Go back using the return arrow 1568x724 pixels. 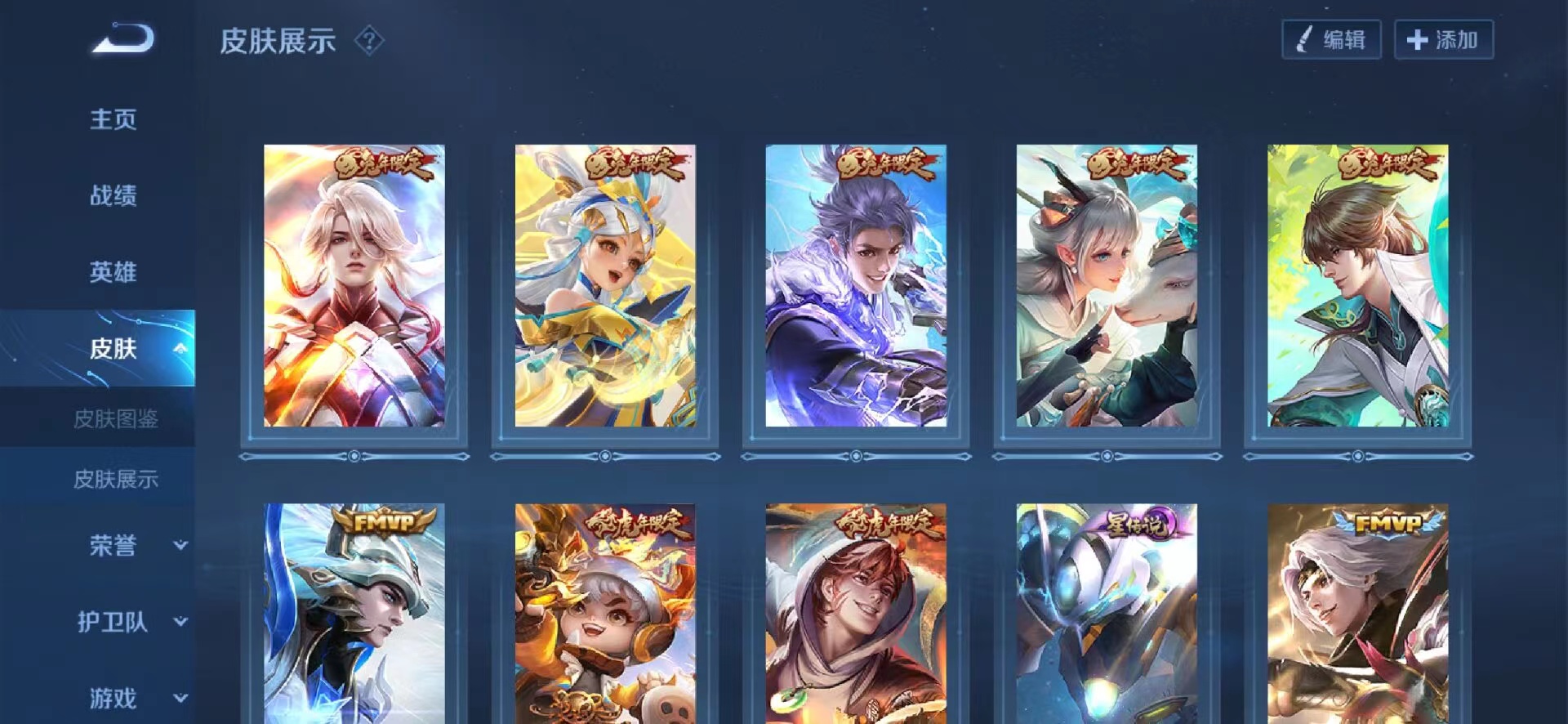(122, 39)
